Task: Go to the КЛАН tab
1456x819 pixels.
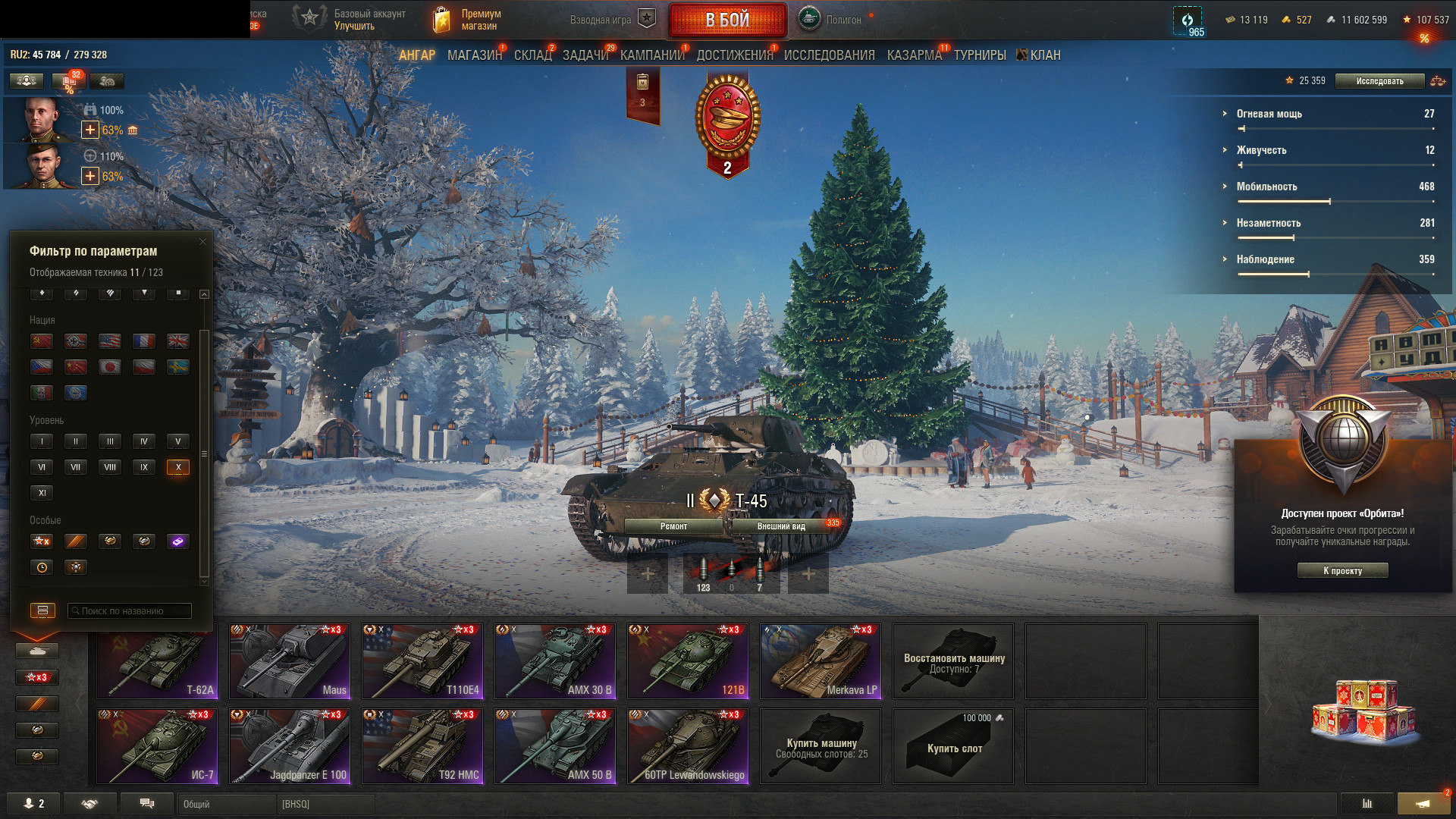Action: (x=1044, y=55)
